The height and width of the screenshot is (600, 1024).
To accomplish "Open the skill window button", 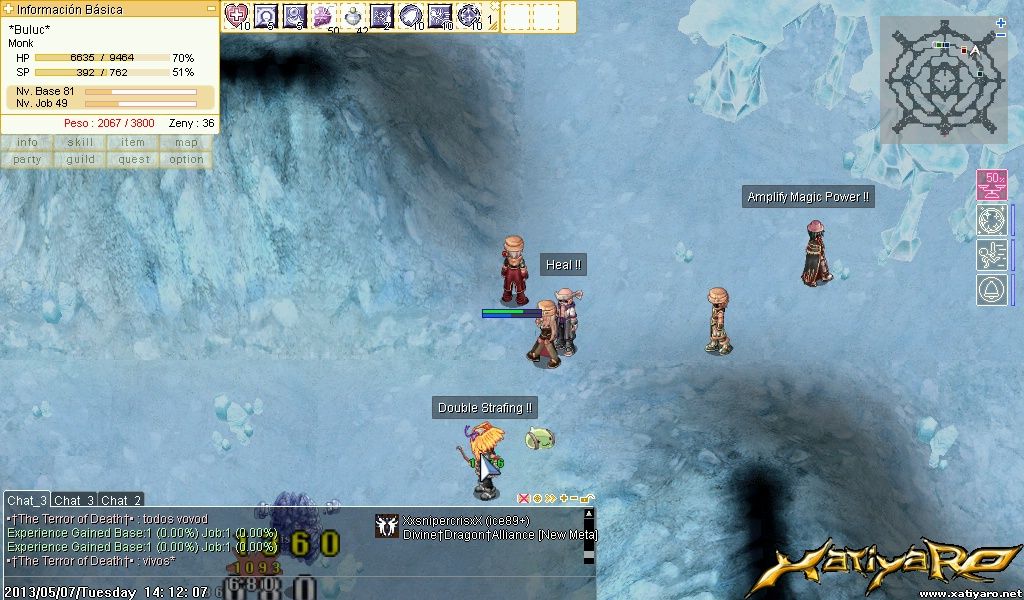I will 80,142.
